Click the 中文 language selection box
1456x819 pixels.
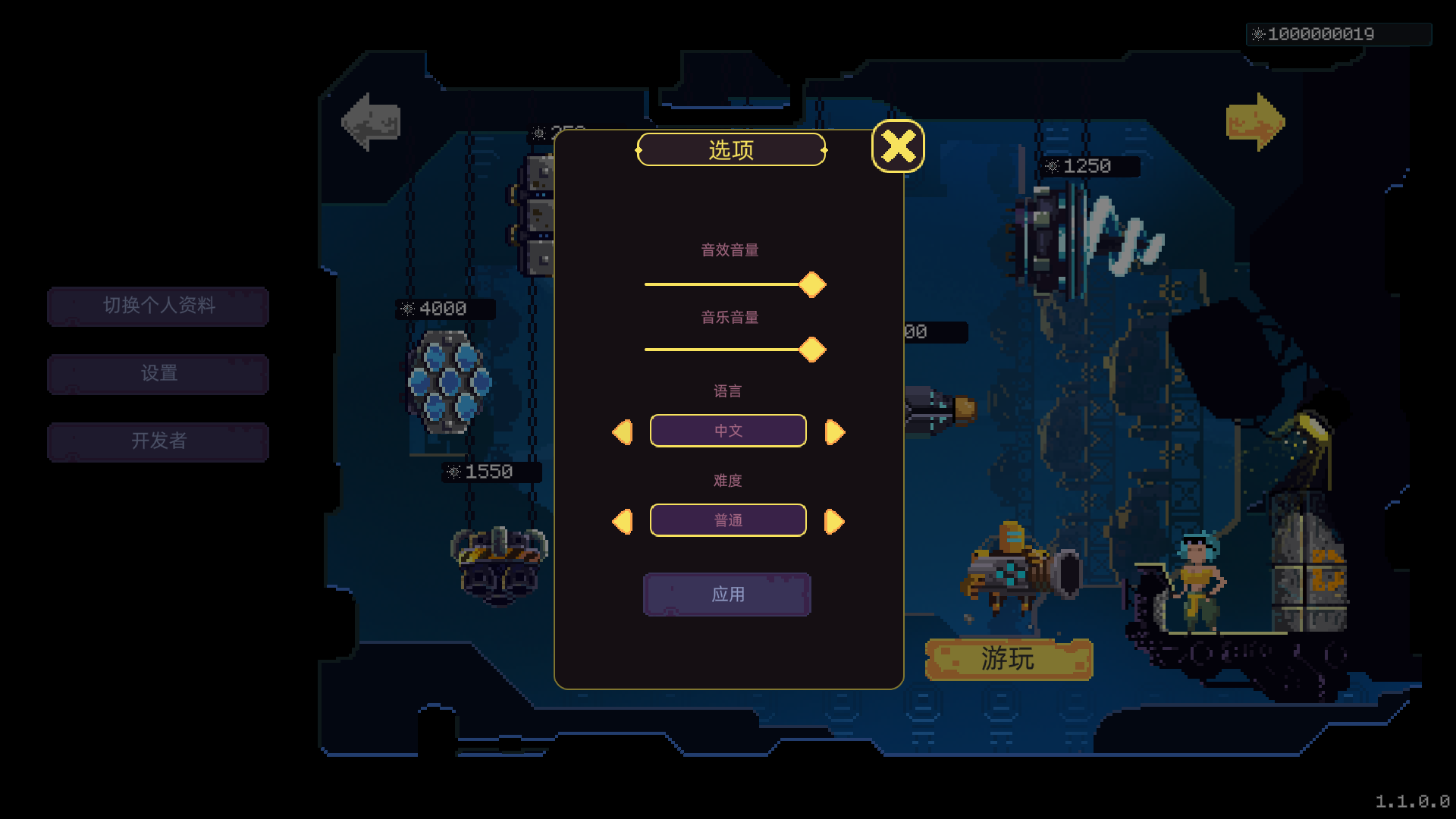(x=728, y=431)
